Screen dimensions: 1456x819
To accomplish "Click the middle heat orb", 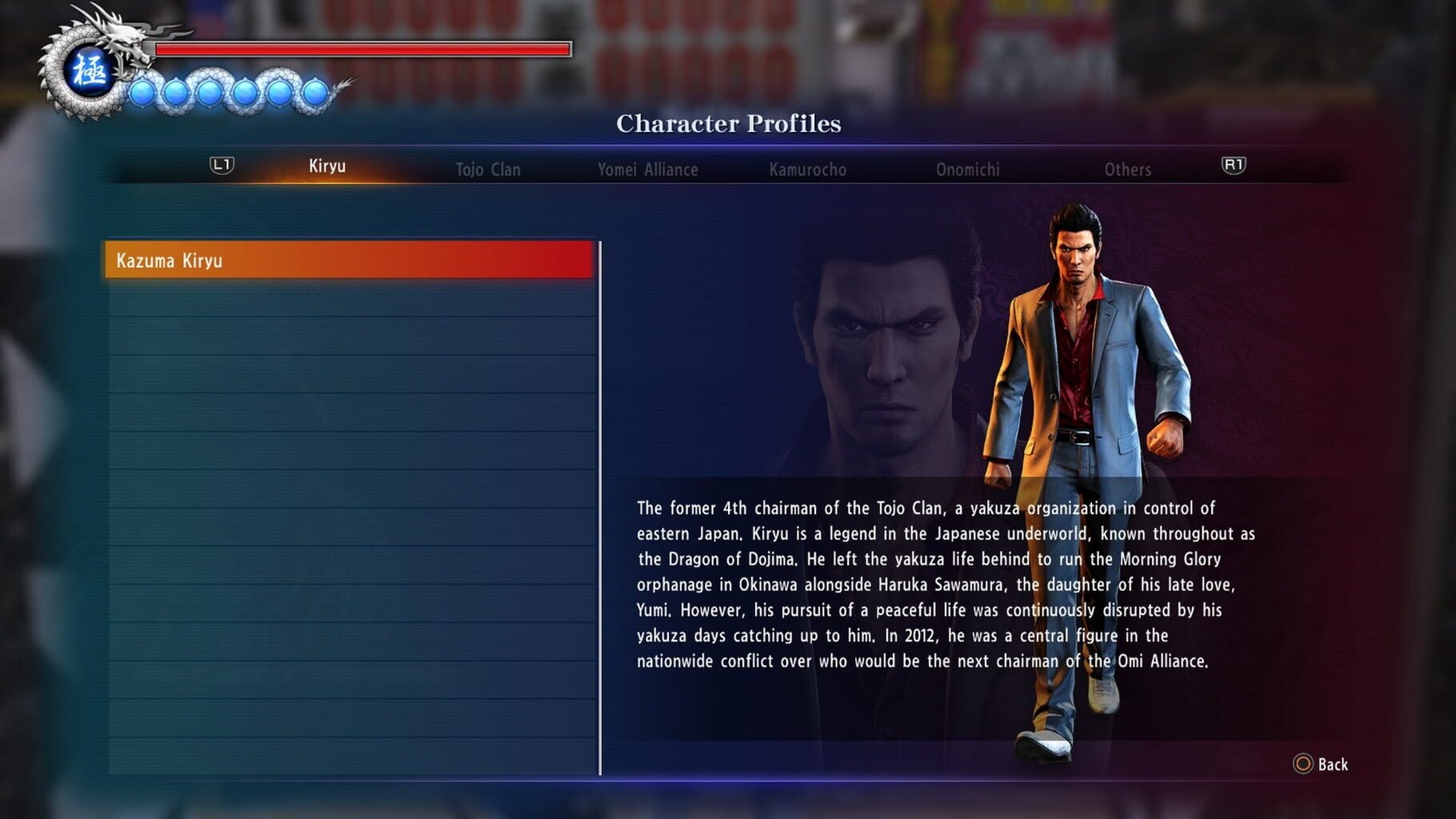I will pyautogui.click(x=211, y=90).
